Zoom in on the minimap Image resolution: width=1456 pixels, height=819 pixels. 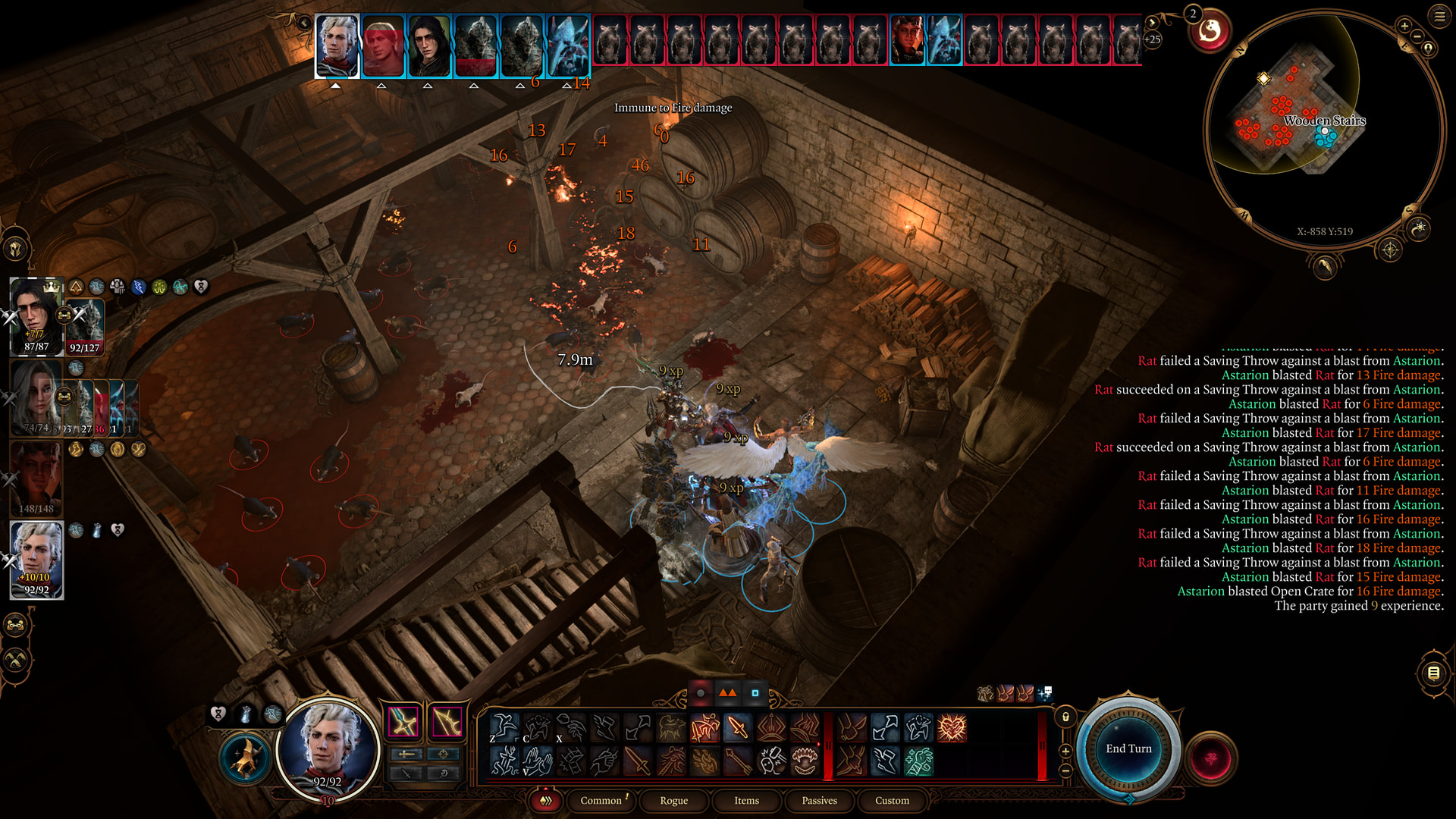point(1404,27)
